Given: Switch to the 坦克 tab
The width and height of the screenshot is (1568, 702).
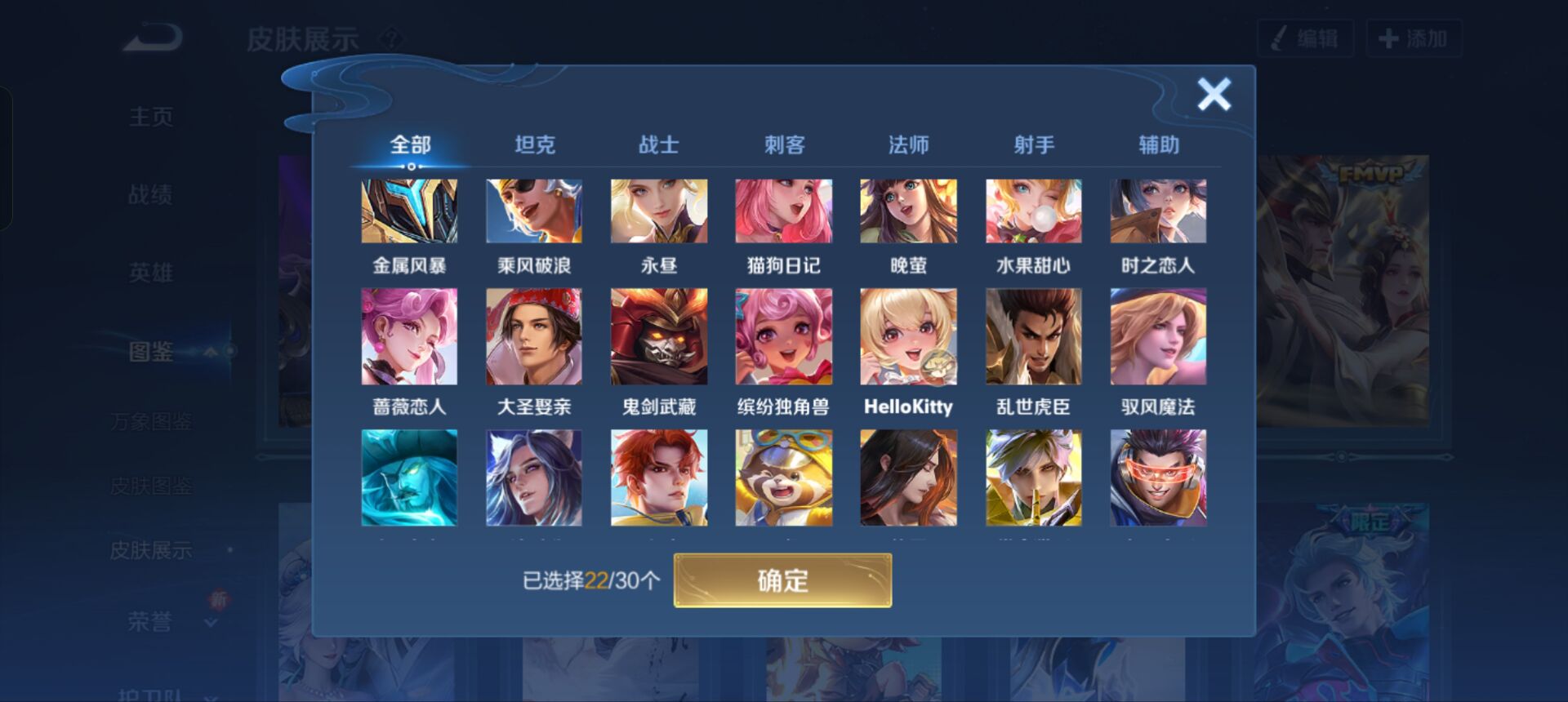Looking at the screenshot, I should point(535,144).
